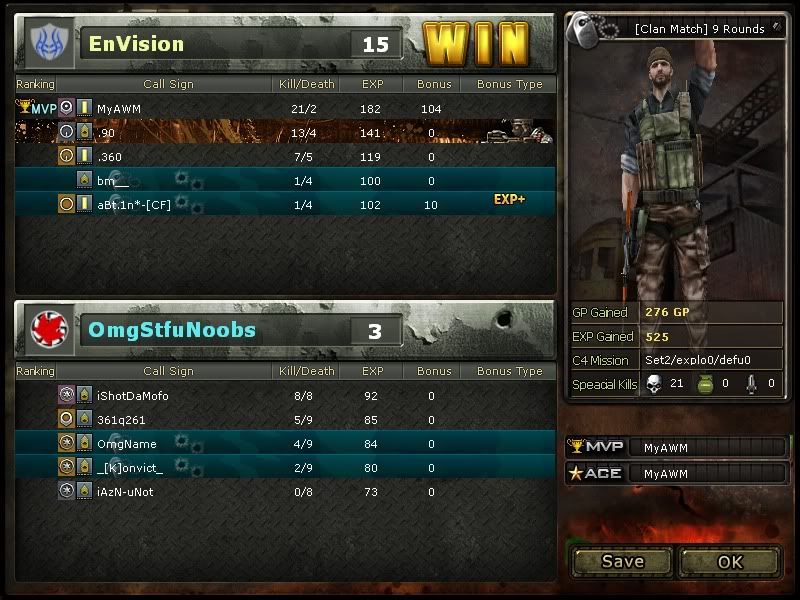Choose the 361q261 player row

pyautogui.click(x=284, y=420)
